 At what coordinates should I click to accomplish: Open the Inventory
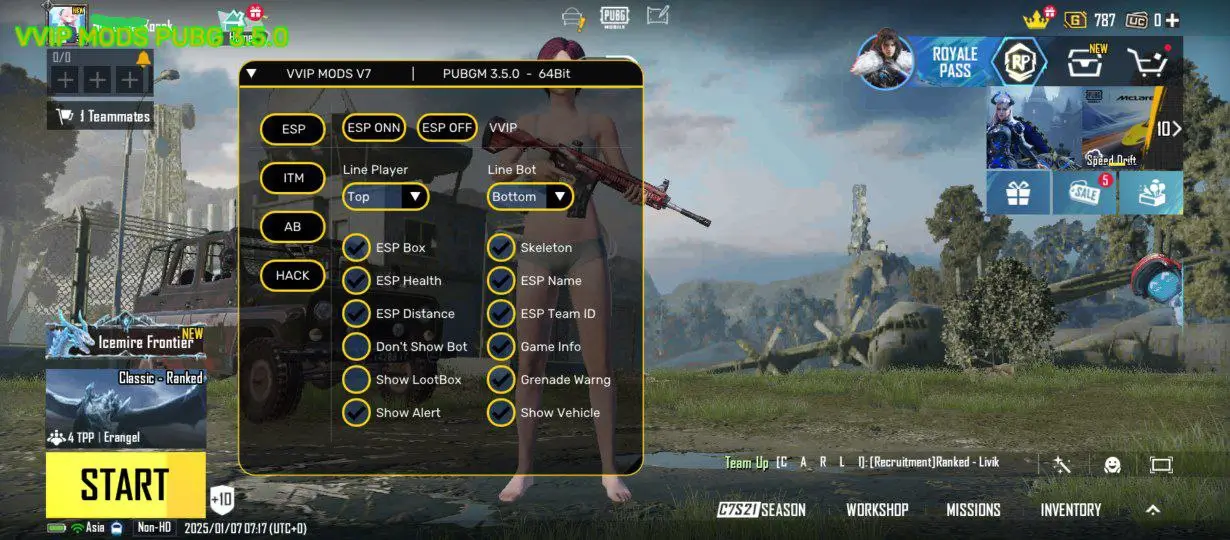pos(1070,510)
